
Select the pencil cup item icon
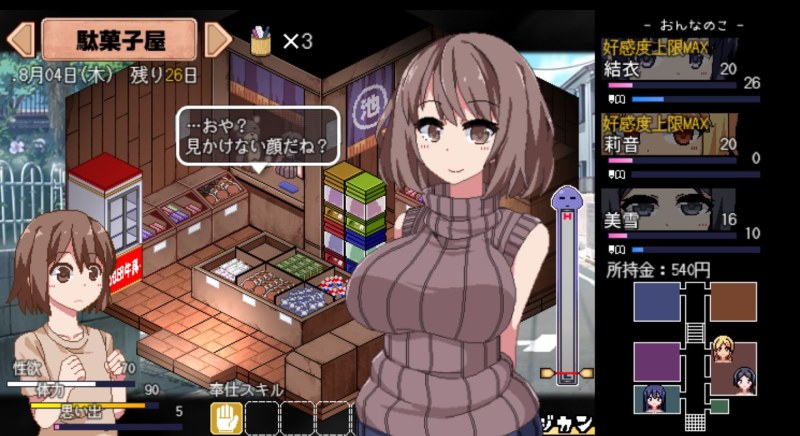(261, 42)
